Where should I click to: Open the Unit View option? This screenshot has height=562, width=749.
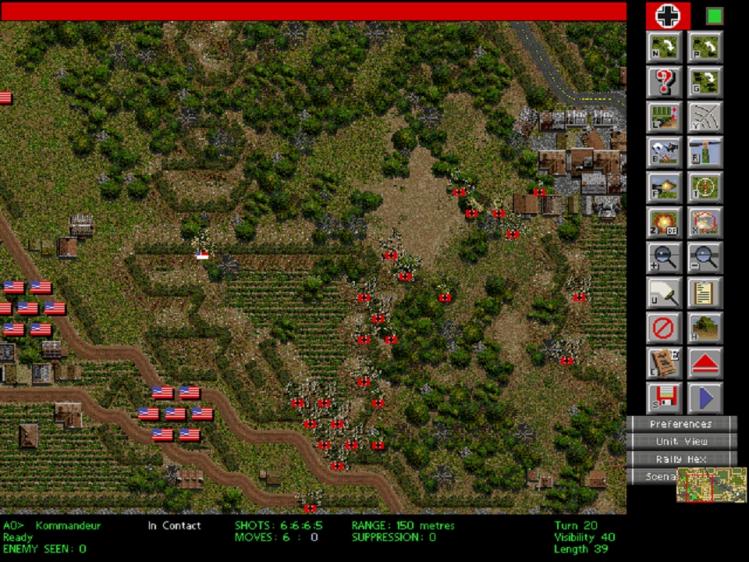(681, 442)
